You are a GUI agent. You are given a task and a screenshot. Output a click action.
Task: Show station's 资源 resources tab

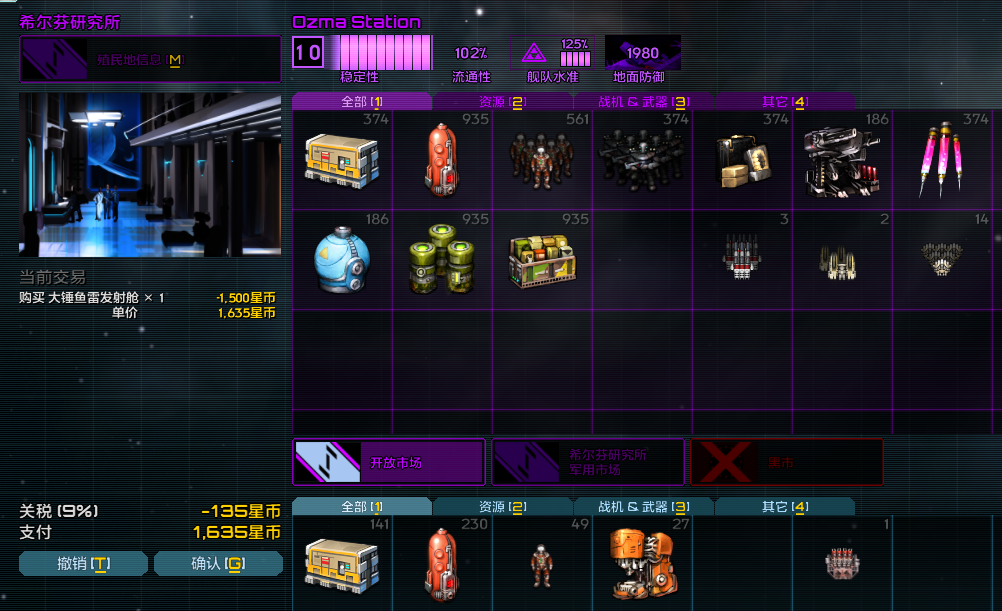pos(502,101)
